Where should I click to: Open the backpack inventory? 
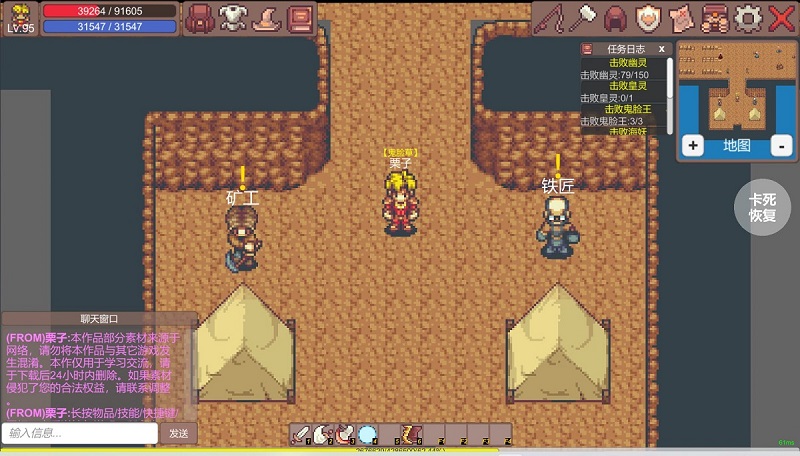click(203, 17)
